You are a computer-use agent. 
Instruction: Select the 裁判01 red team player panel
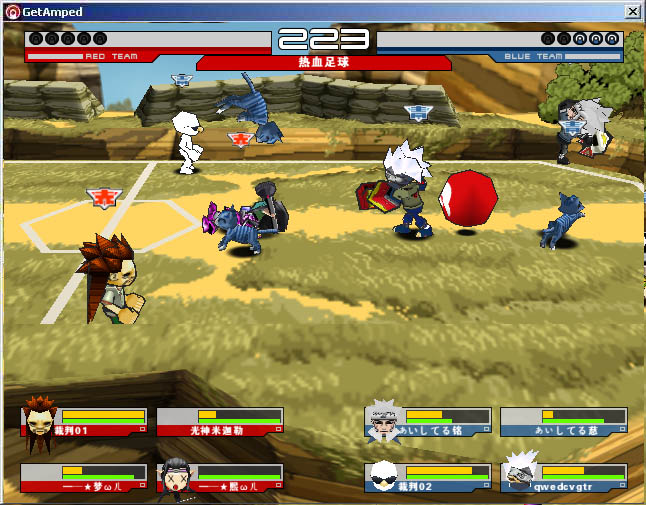pyautogui.click(x=85, y=421)
